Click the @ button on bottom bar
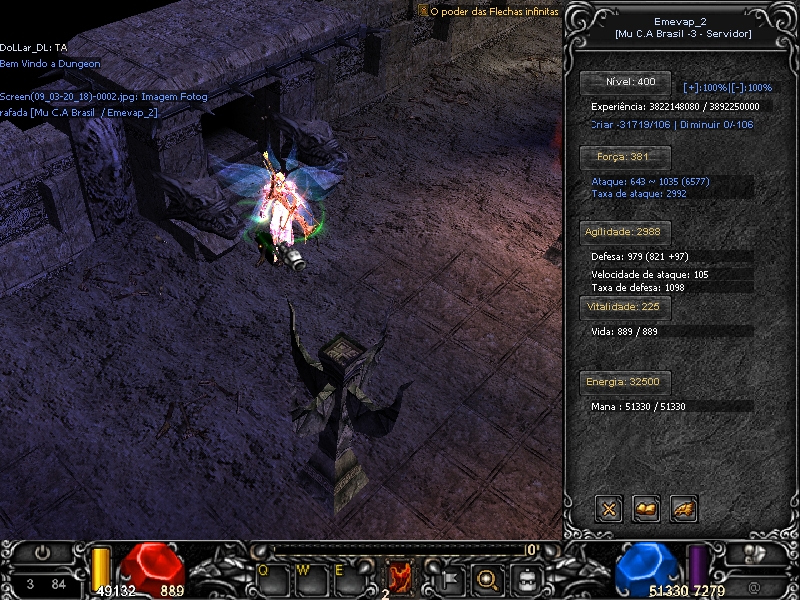The image size is (800, 600). 752,585
